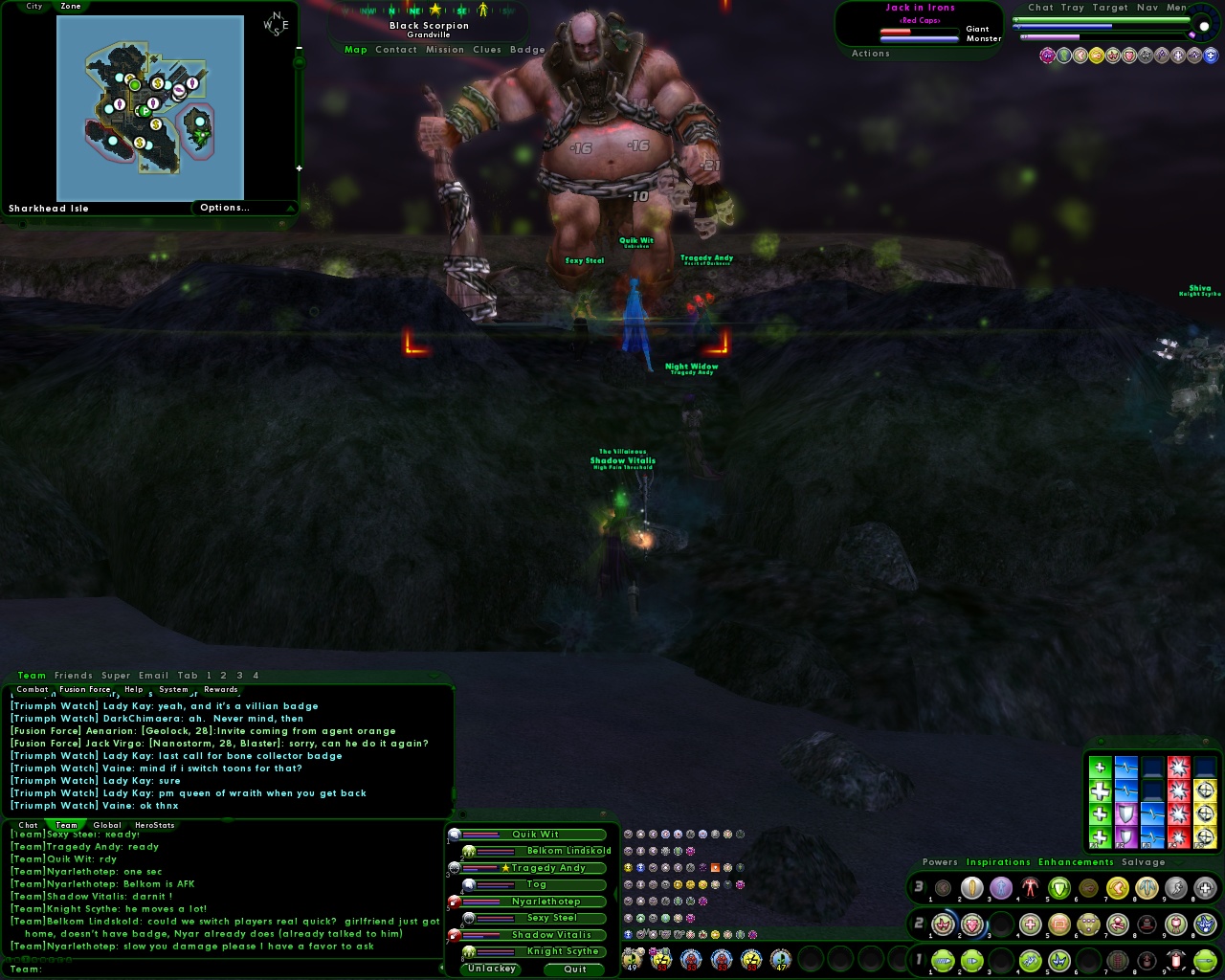Screen dimensions: 1225x980
Task: Open the Clues panel
Action: (487, 50)
